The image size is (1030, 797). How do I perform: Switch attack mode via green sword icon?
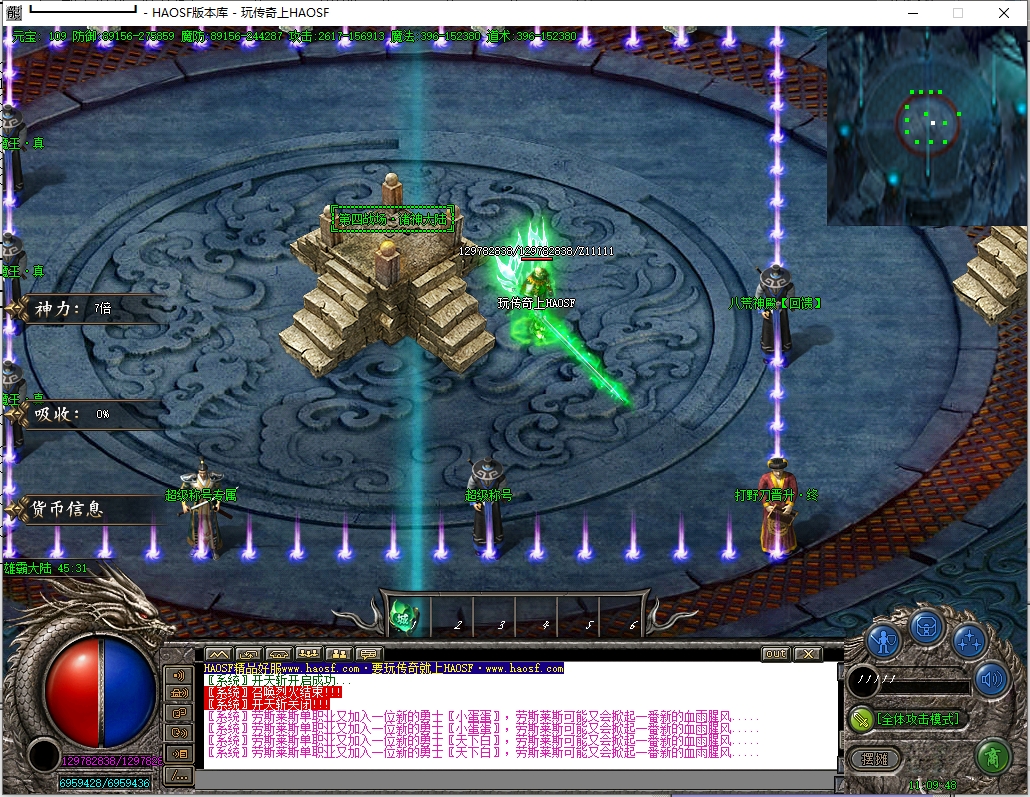(x=860, y=718)
